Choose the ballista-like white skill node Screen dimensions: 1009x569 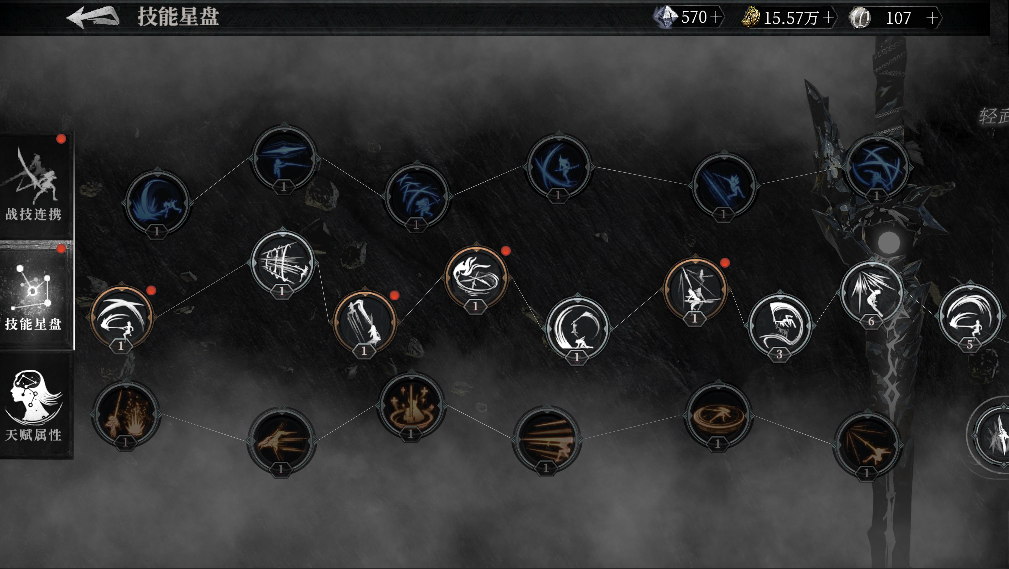283,263
